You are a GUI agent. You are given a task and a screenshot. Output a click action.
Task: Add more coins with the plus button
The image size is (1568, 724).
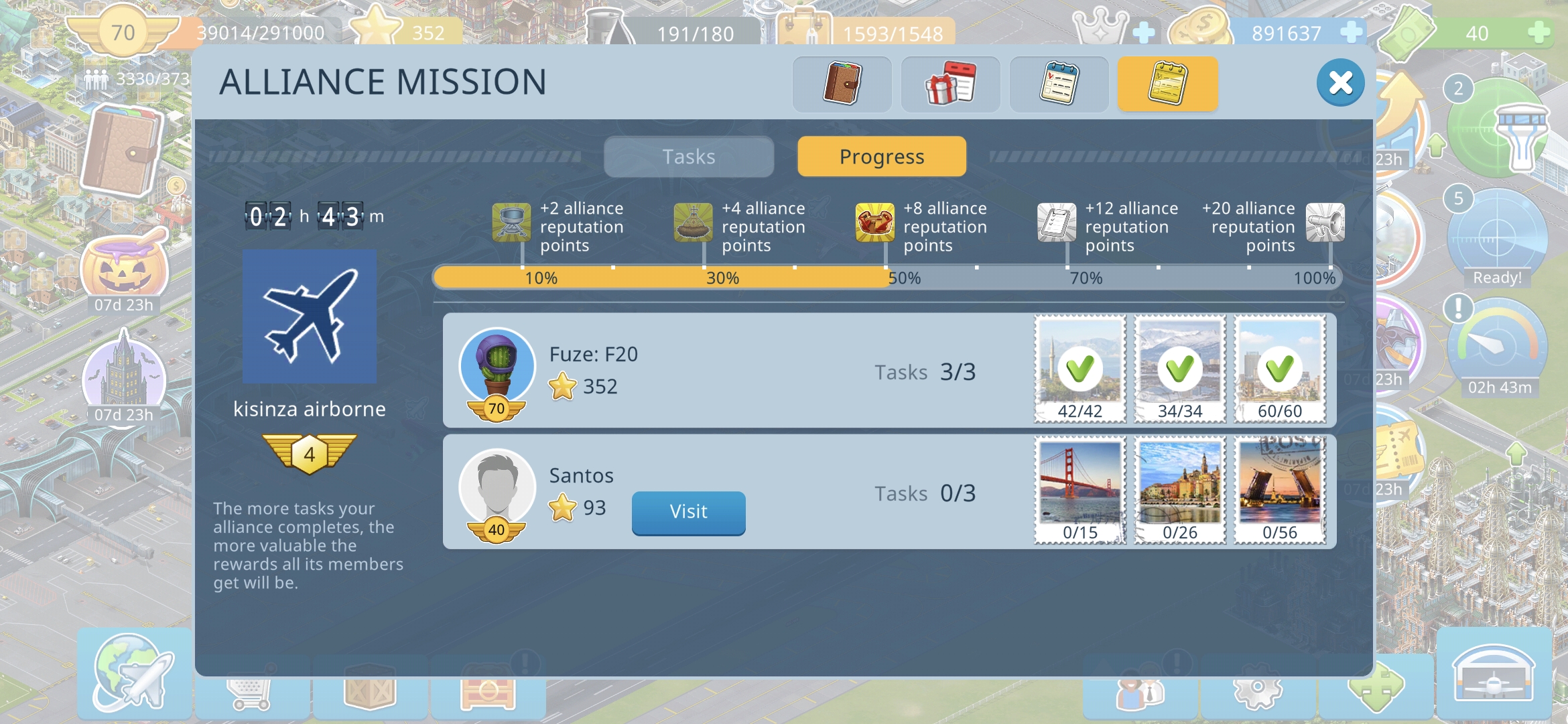tap(1351, 32)
